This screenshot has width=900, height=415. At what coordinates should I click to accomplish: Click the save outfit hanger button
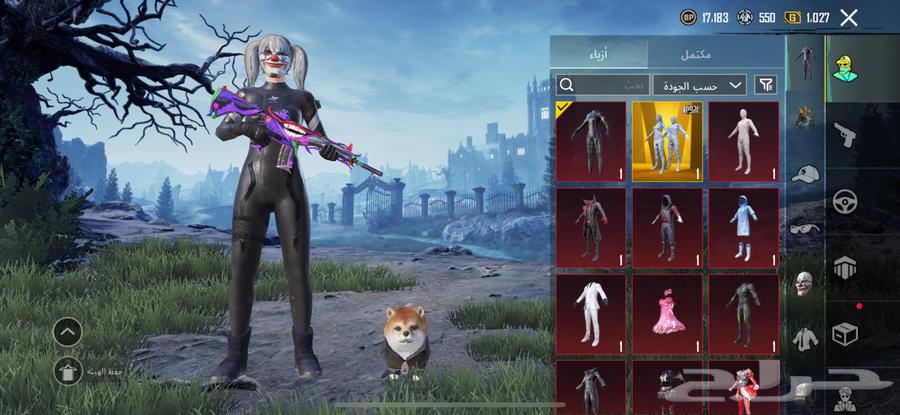tap(68, 370)
